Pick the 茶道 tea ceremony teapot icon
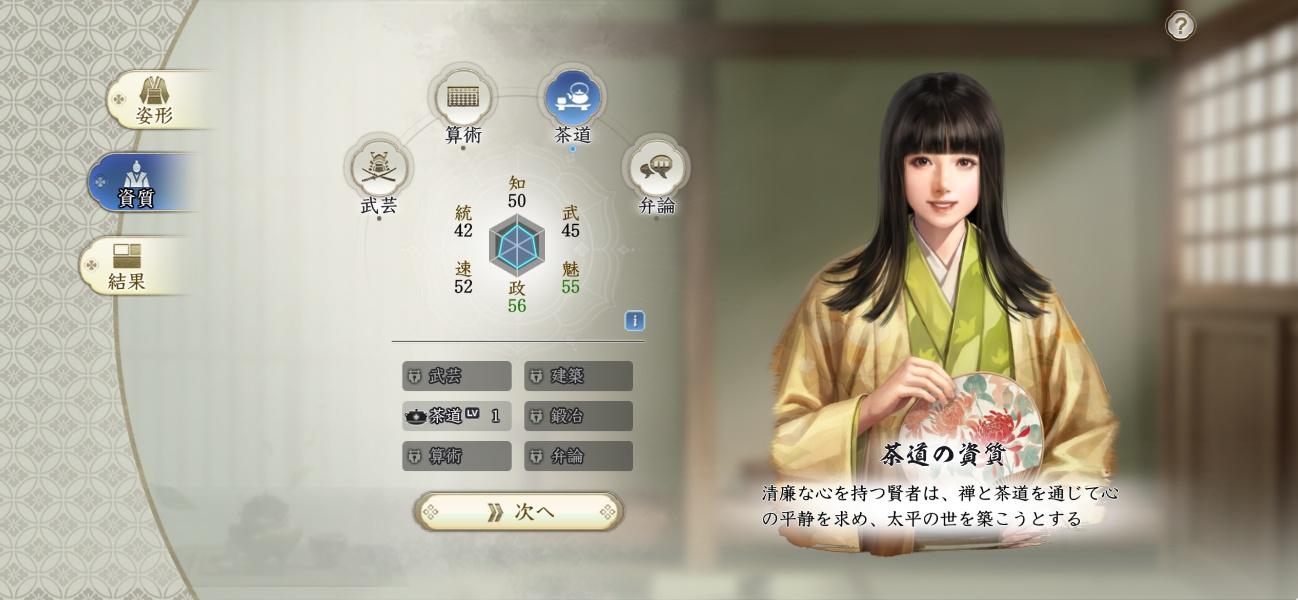 pyautogui.click(x=573, y=98)
